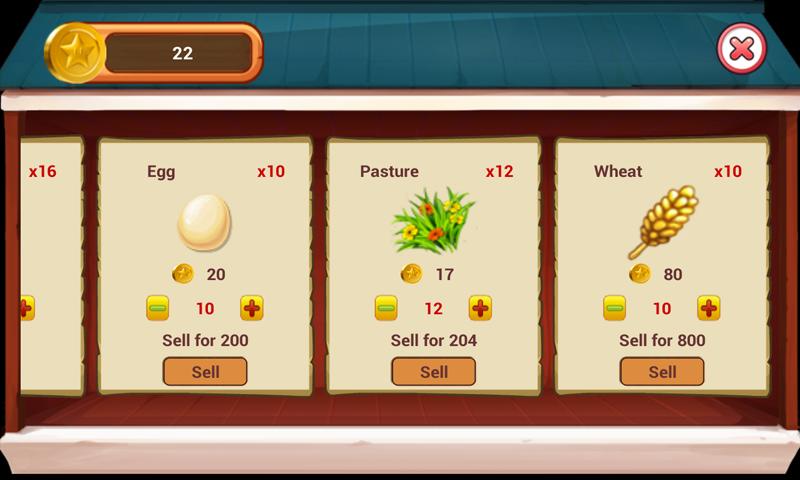Close the shop with the red X
This screenshot has width=800, height=480.
(x=741, y=48)
